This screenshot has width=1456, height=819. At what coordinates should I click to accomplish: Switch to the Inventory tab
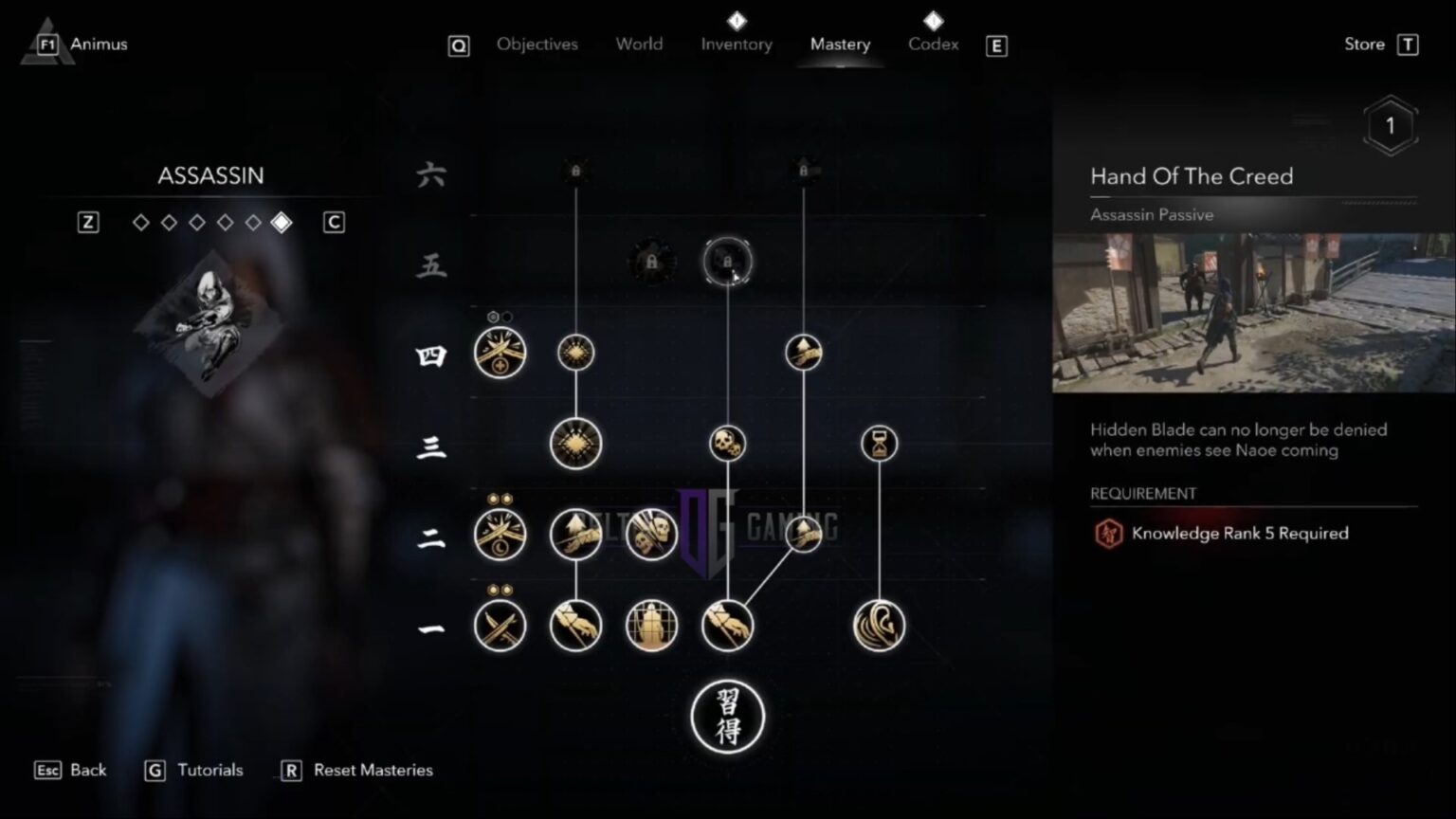[737, 44]
